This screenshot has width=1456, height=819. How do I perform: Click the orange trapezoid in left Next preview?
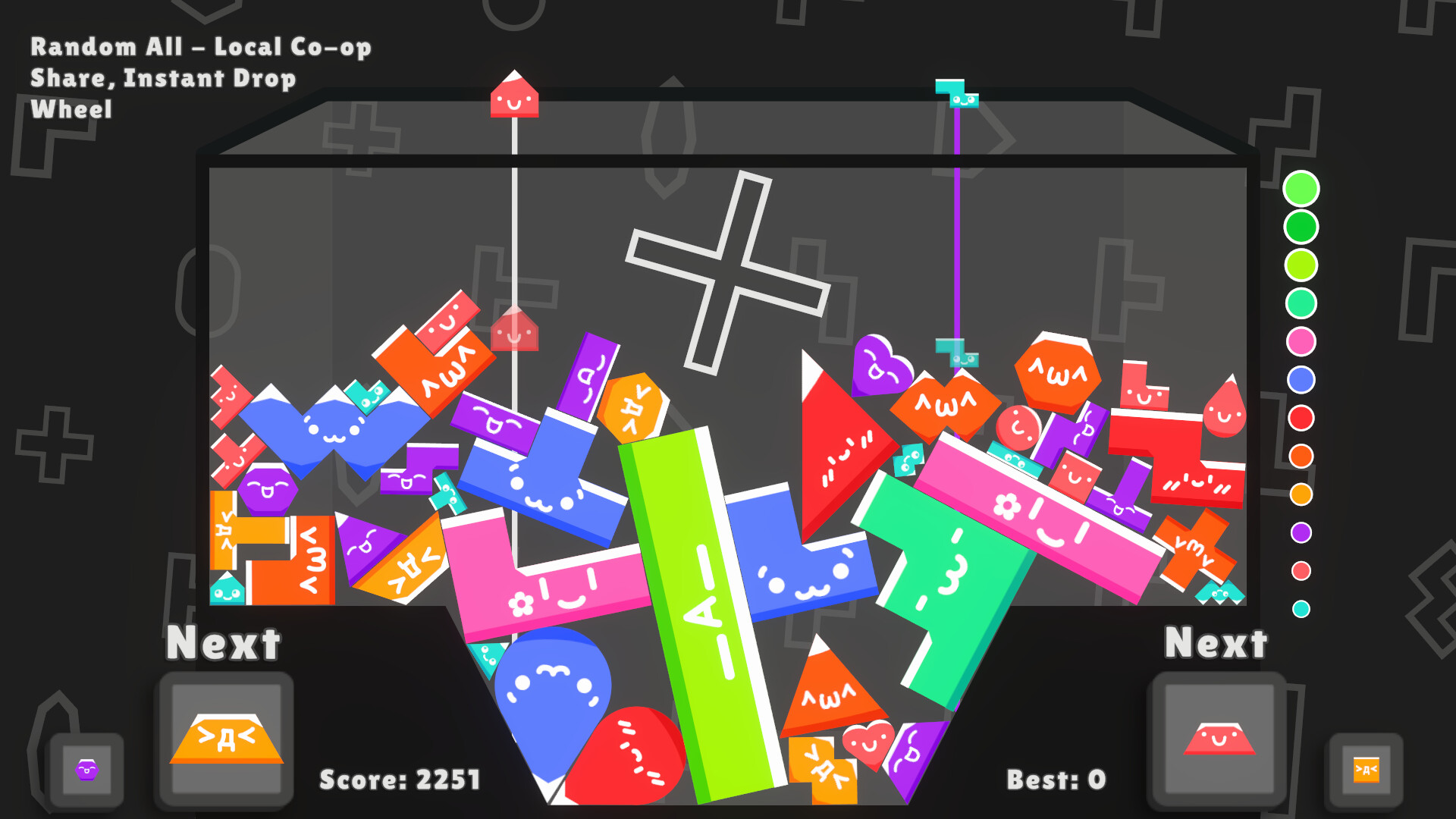tap(224, 739)
